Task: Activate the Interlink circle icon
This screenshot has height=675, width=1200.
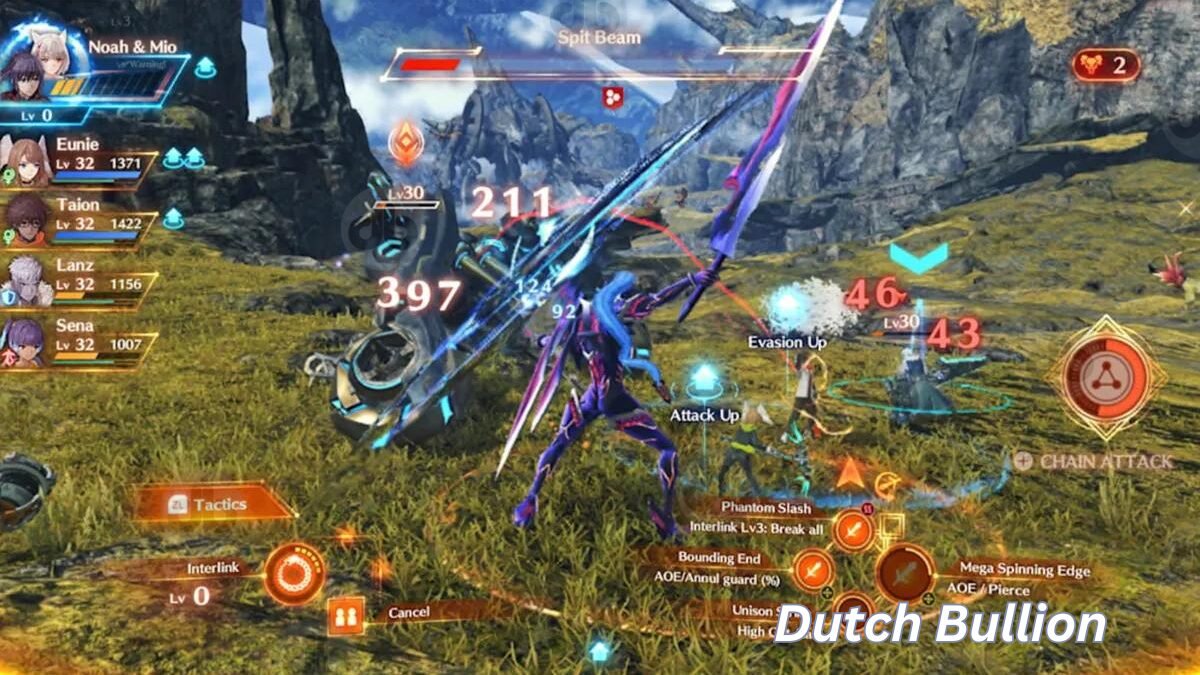Action: coord(294,573)
